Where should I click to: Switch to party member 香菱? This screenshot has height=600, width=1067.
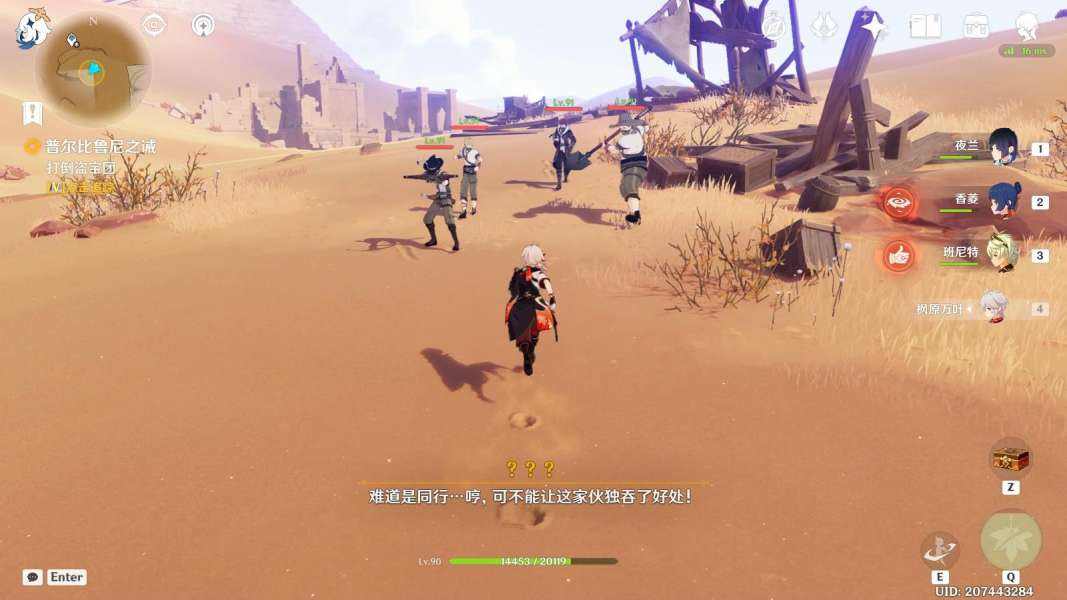1002,201
